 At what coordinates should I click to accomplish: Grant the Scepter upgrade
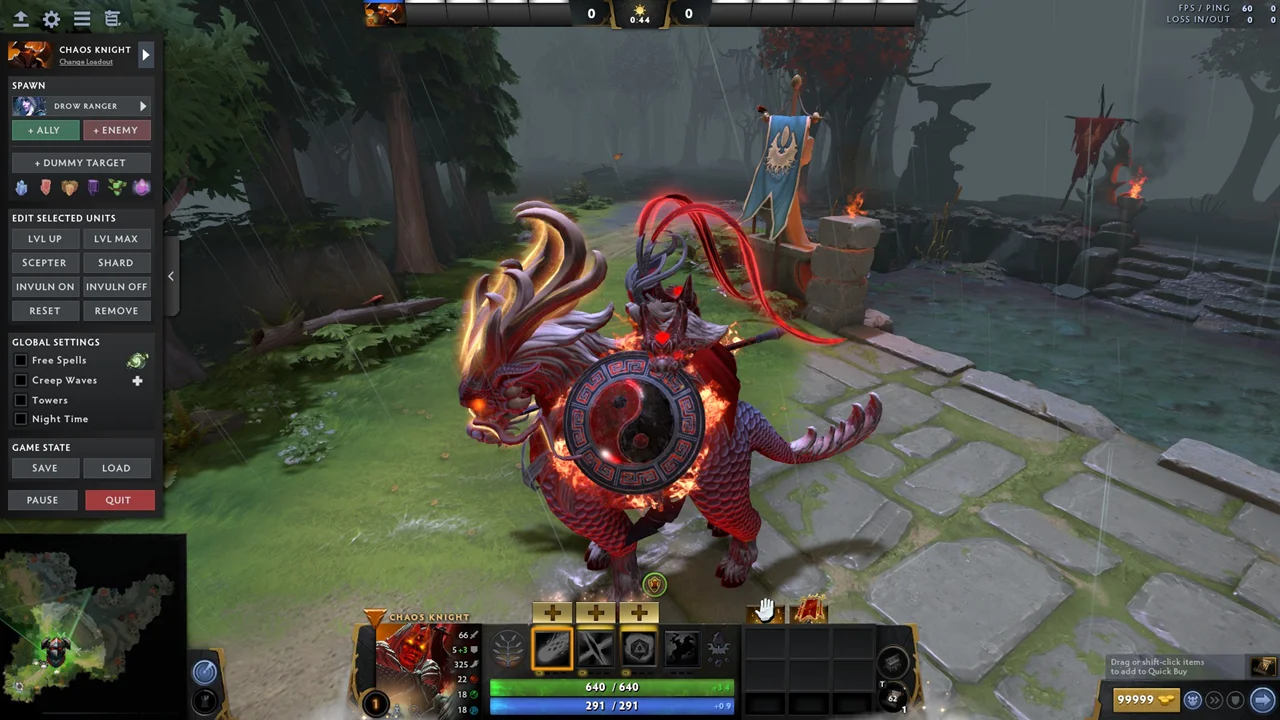point(44,263)
